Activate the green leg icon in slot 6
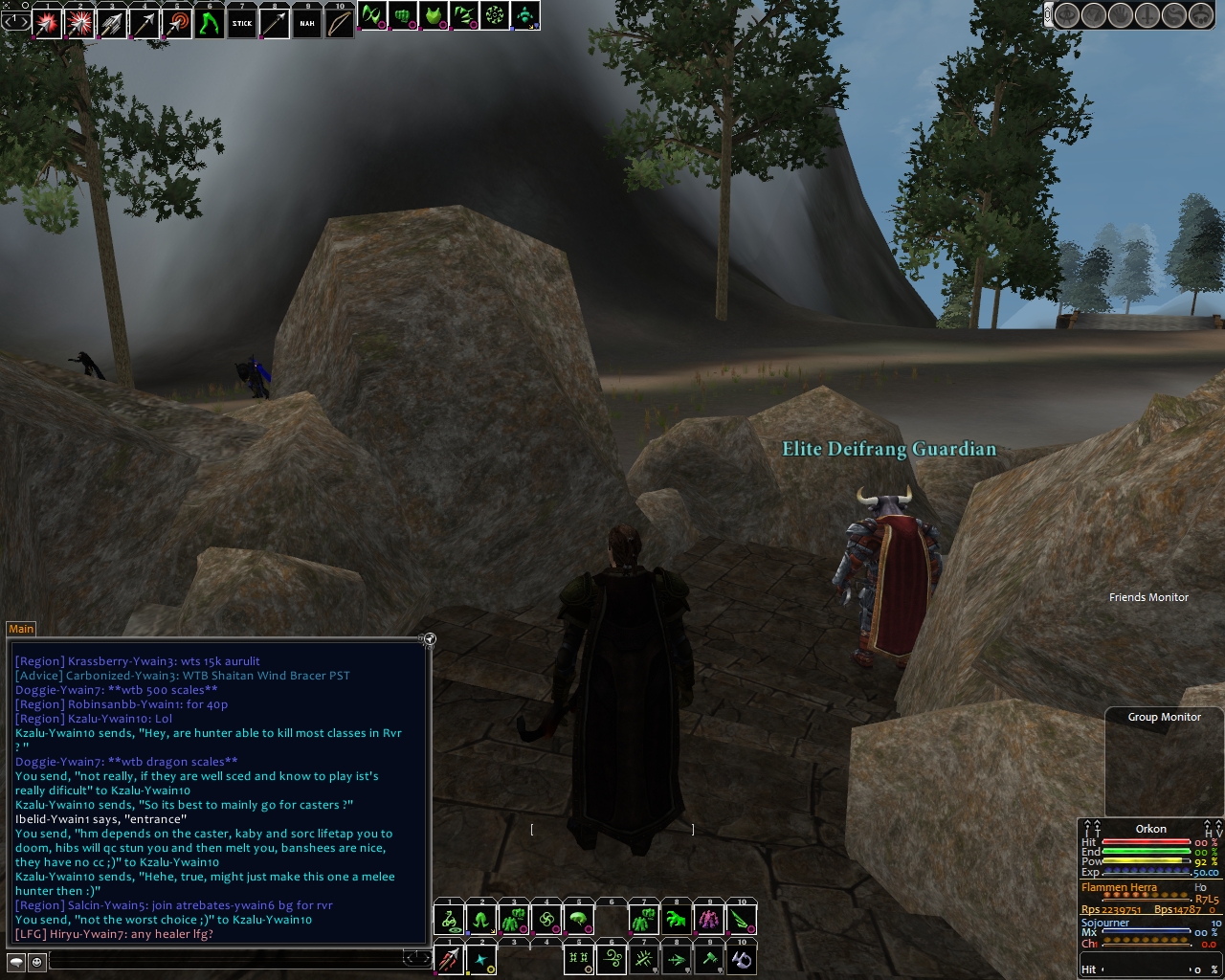This screenshot has height=980, width=1225. coord(210,22)
